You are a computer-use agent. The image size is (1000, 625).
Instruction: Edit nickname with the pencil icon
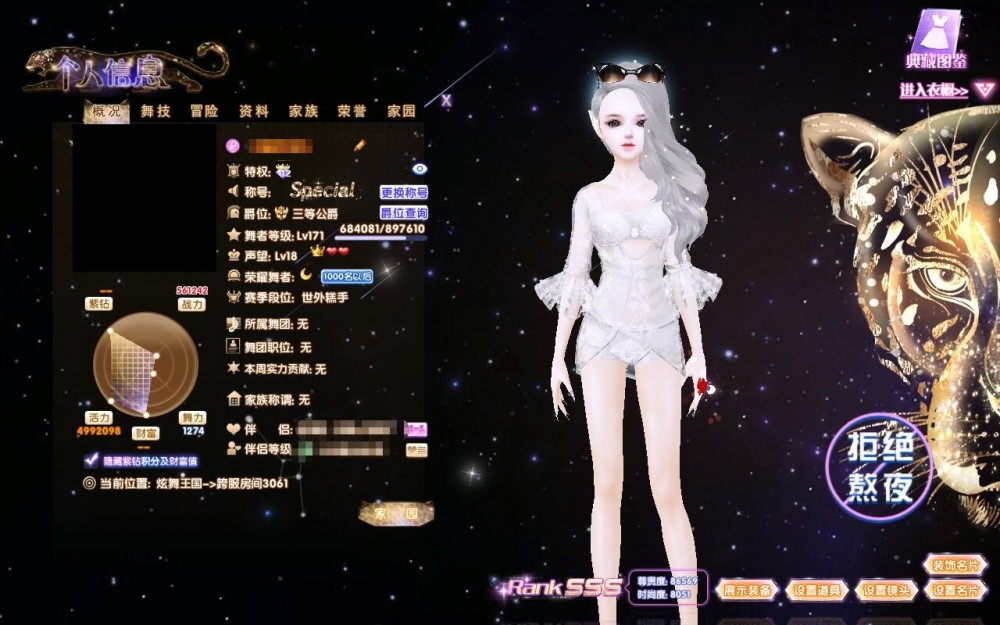360,145
